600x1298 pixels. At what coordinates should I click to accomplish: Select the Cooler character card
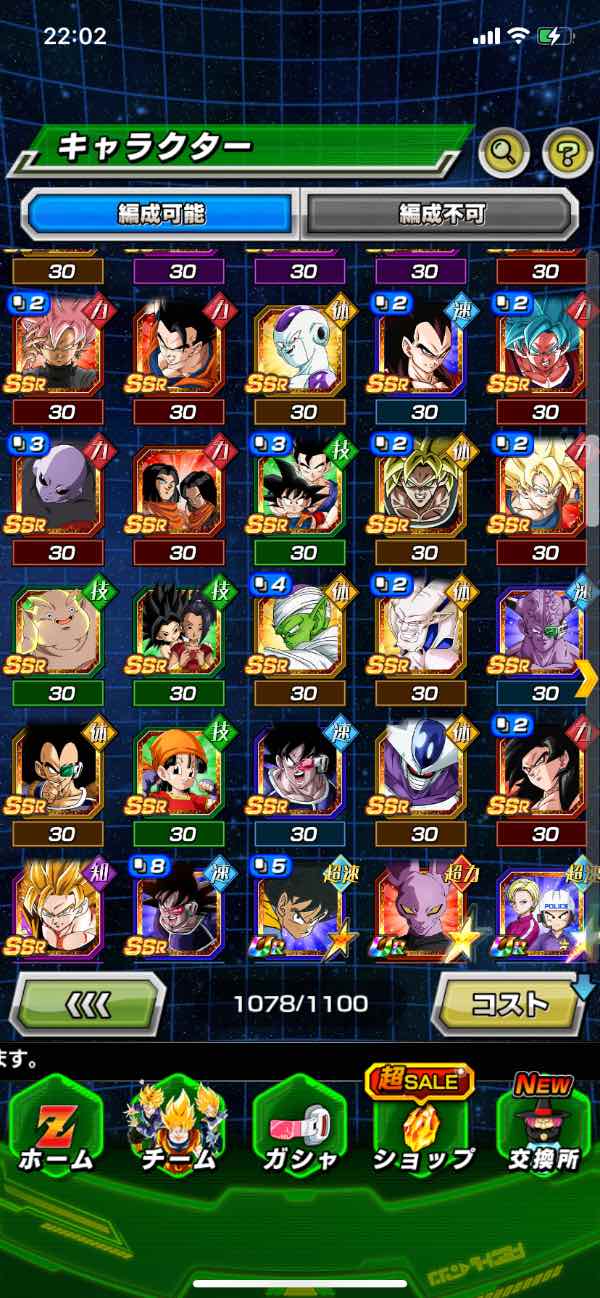tap(421, 775)
